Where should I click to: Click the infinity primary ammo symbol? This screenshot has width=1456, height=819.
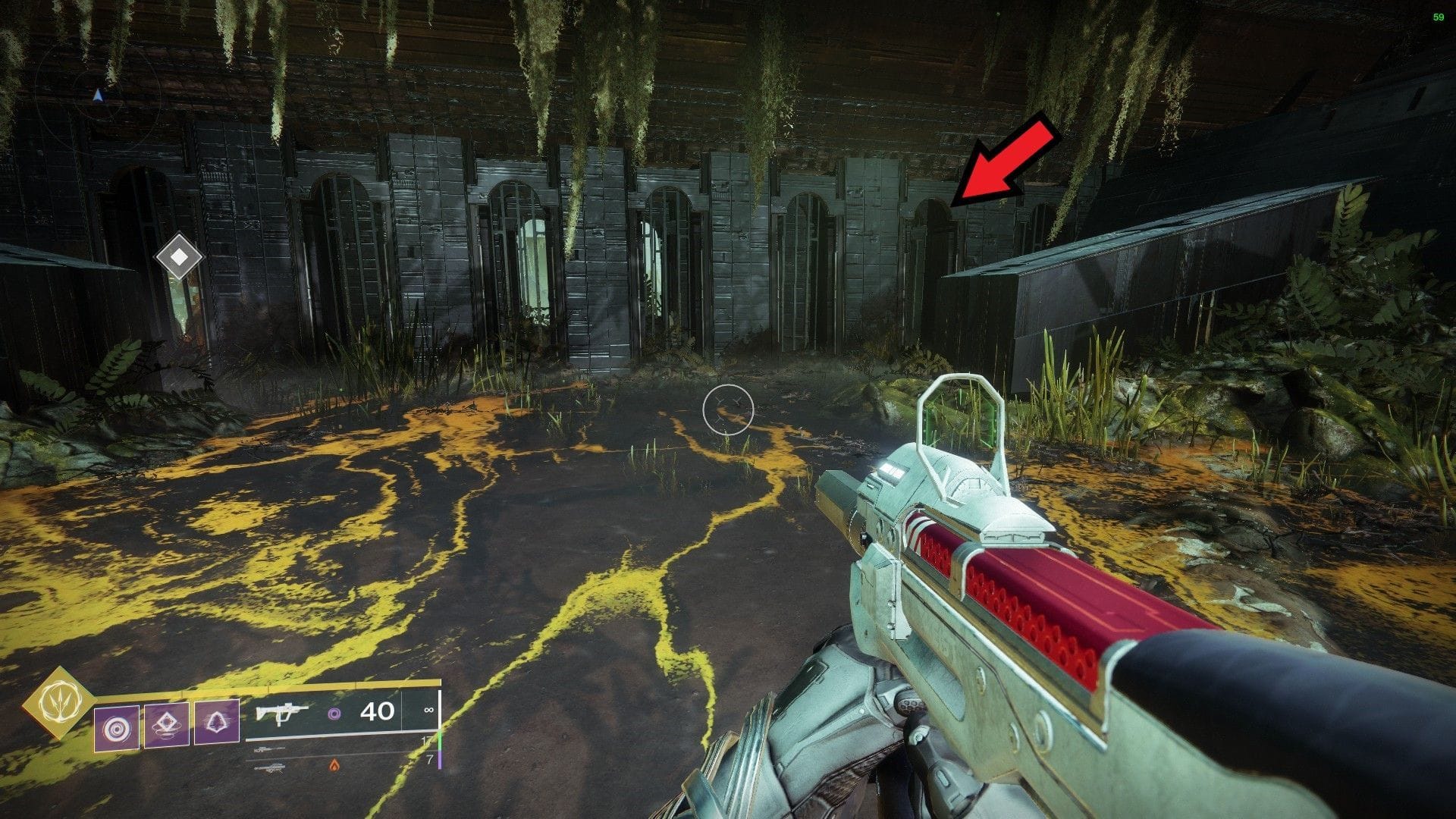428,711
